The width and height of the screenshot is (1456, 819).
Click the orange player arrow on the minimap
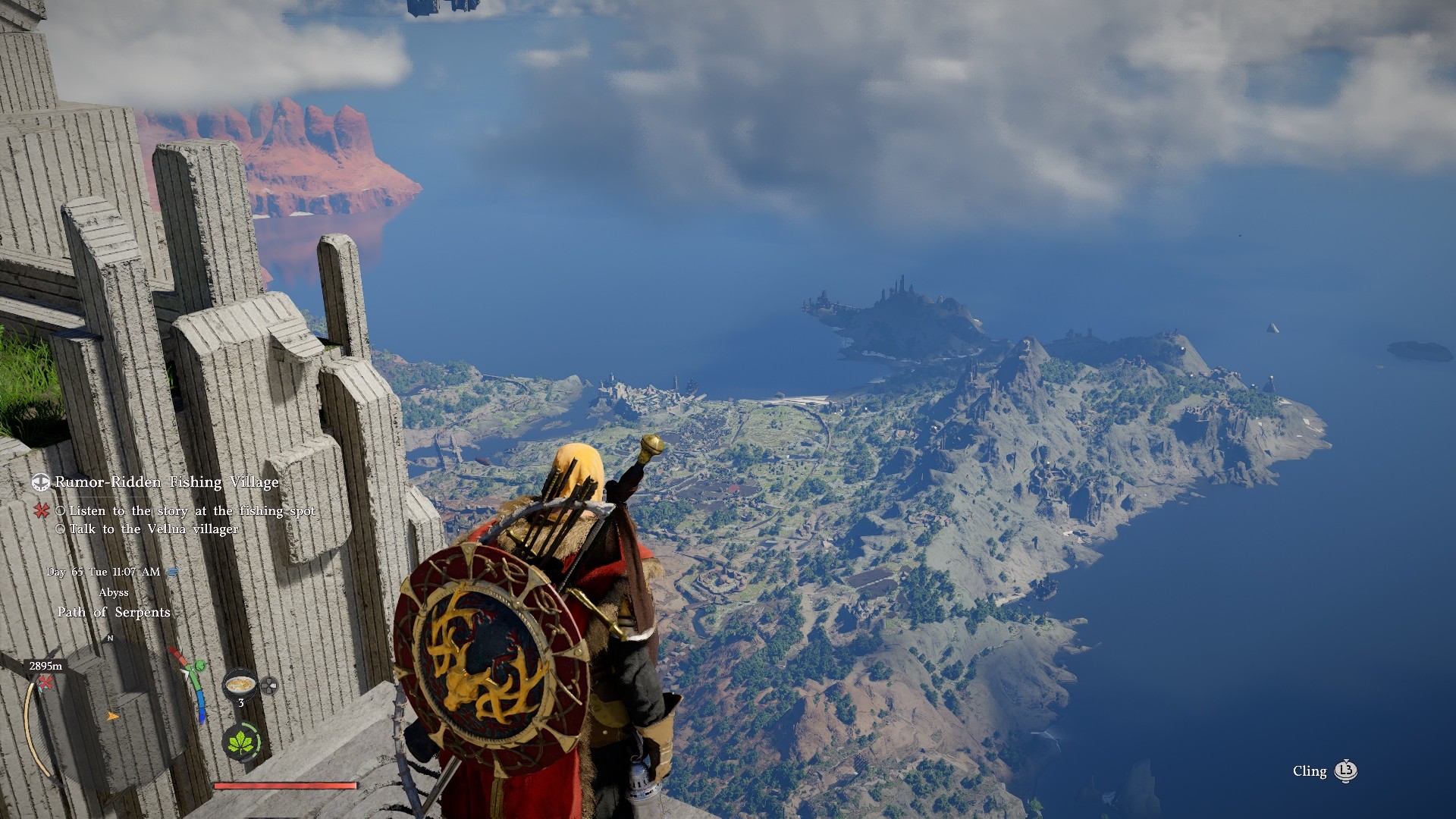(x=111, y=717)
